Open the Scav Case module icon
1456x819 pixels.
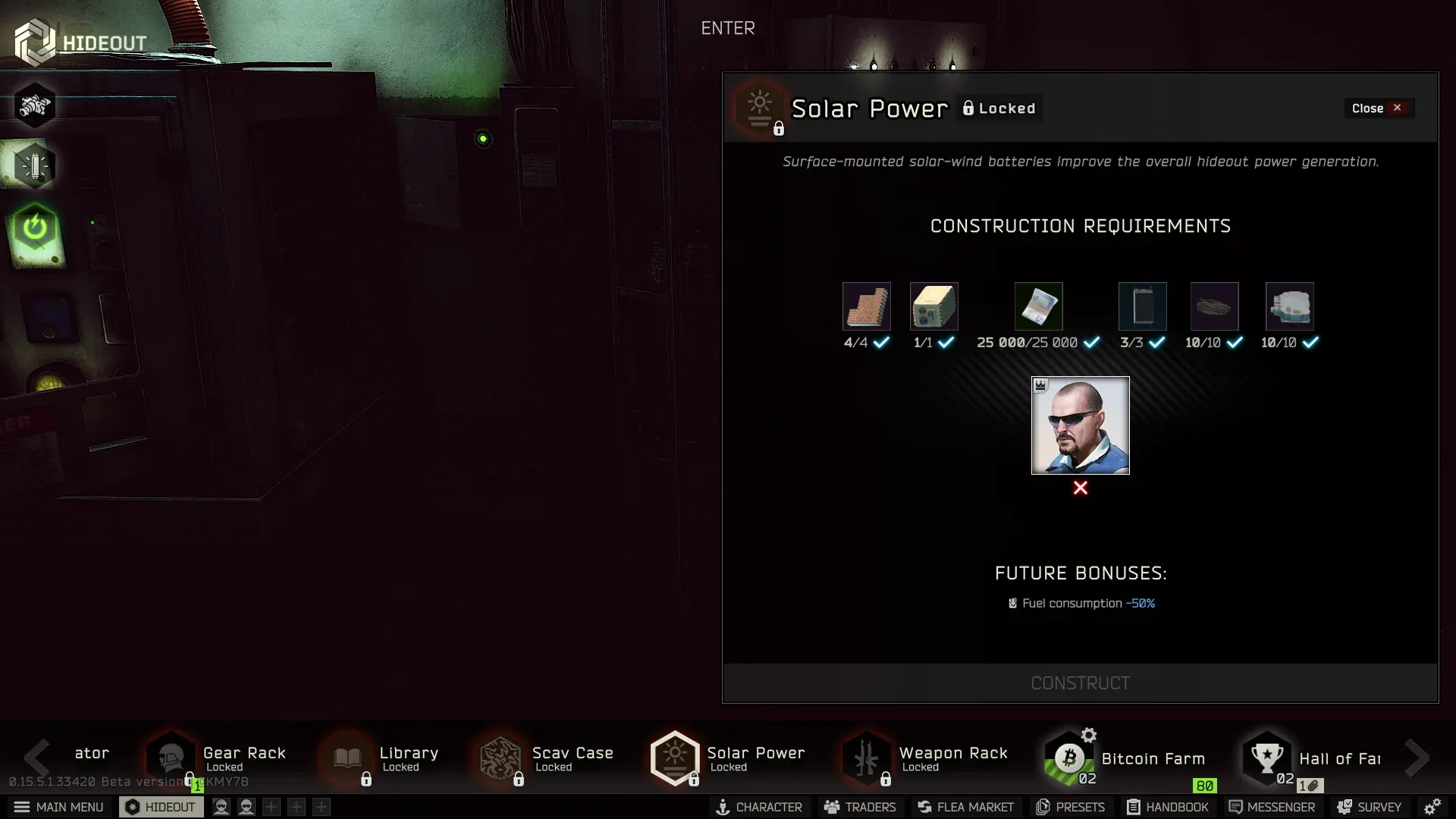[500, 758]
